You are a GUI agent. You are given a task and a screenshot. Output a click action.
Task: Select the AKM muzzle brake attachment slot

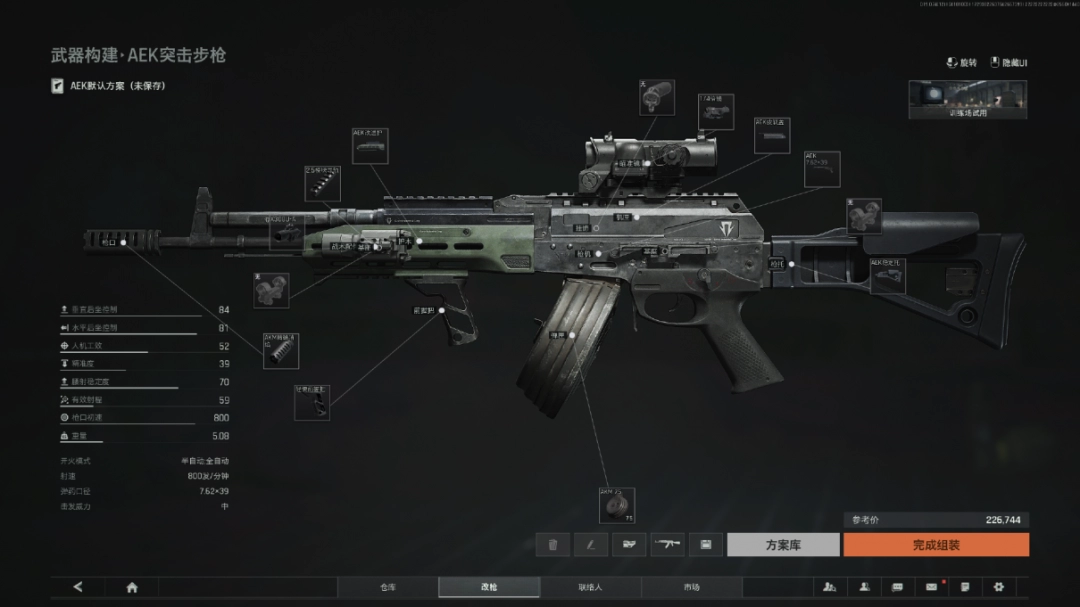click(x=281, y=350)
